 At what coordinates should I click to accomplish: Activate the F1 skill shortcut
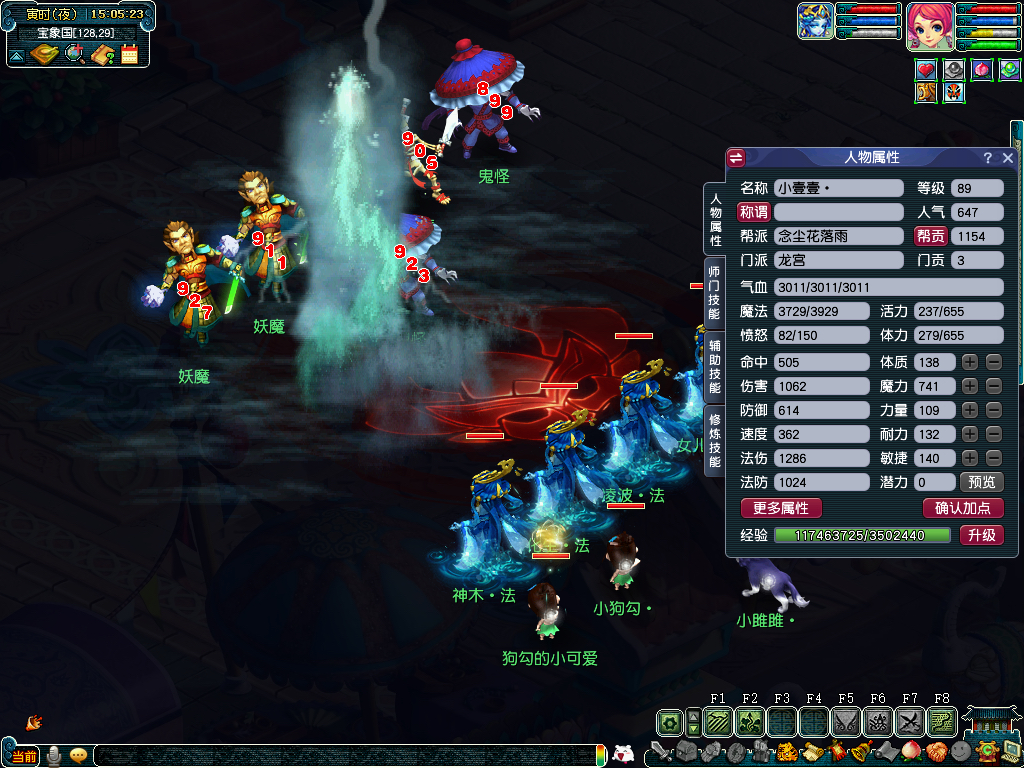pos(717,721)
